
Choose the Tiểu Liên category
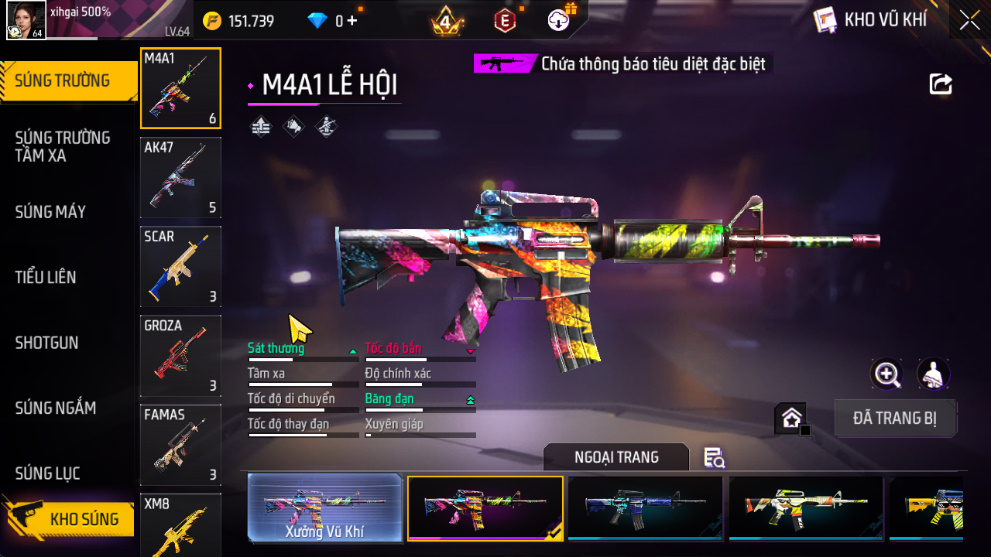point(45,277)
